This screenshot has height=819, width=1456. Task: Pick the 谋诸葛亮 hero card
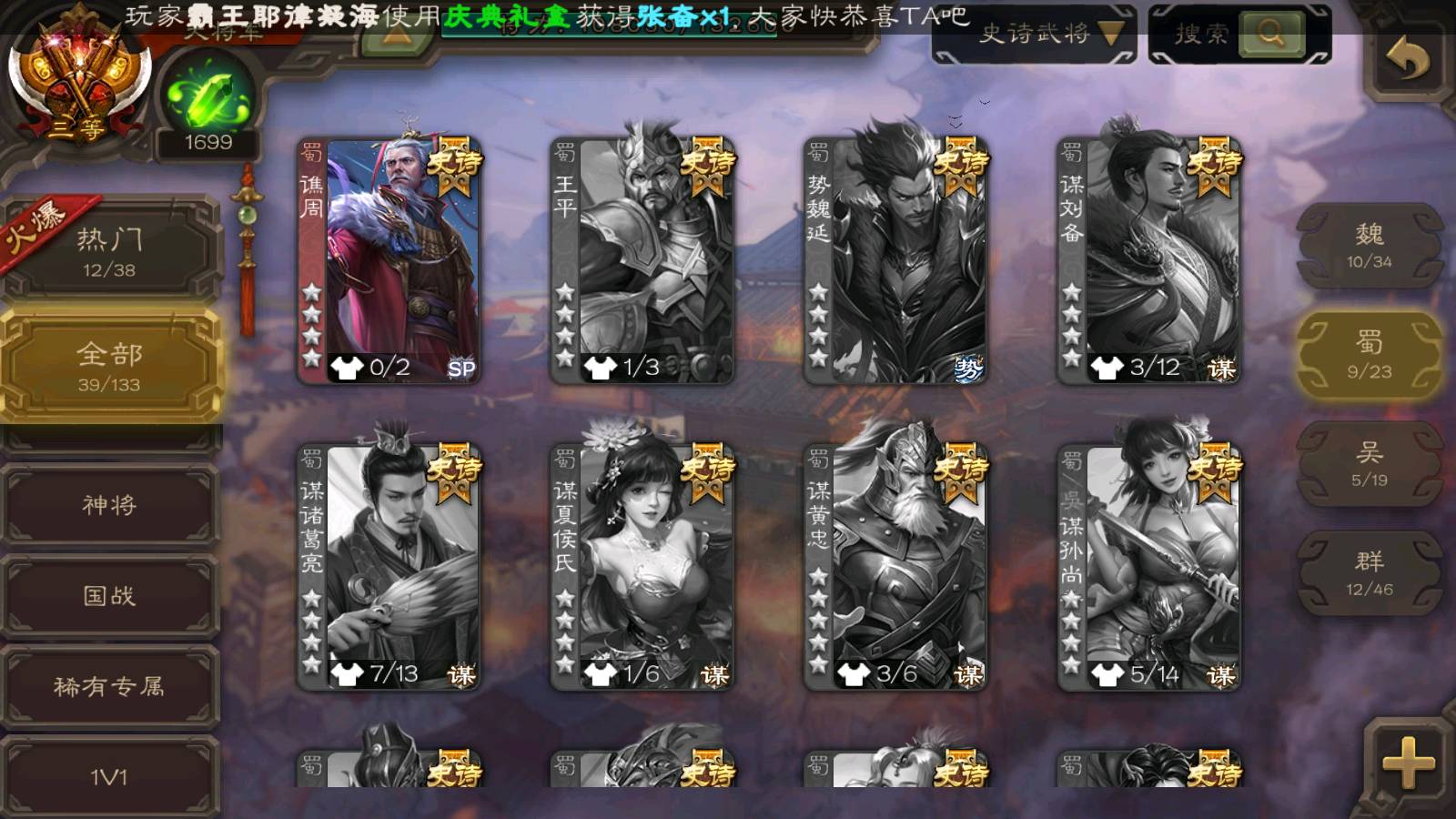coord(389,566)
